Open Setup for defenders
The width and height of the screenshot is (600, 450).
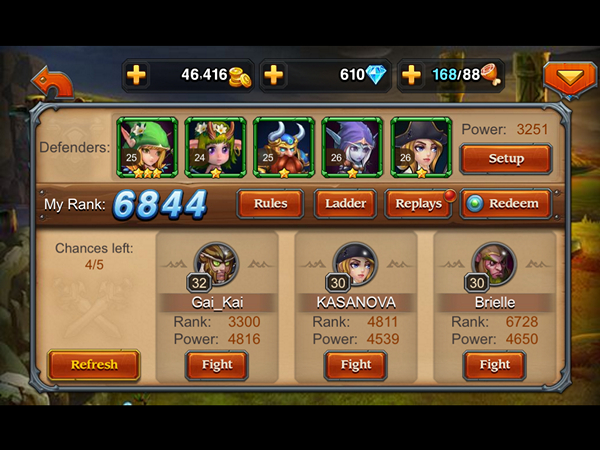(x=505, y=159)
